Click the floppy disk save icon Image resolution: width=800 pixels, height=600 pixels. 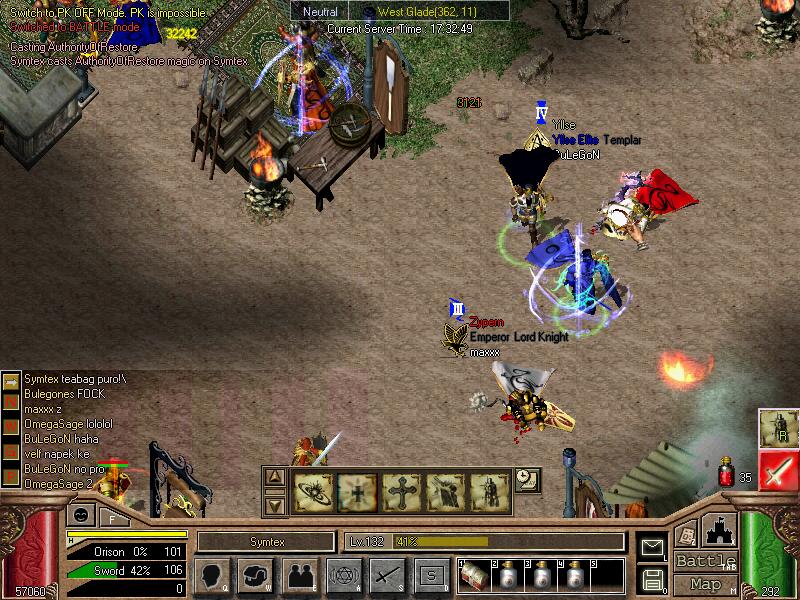click(652, 578)
